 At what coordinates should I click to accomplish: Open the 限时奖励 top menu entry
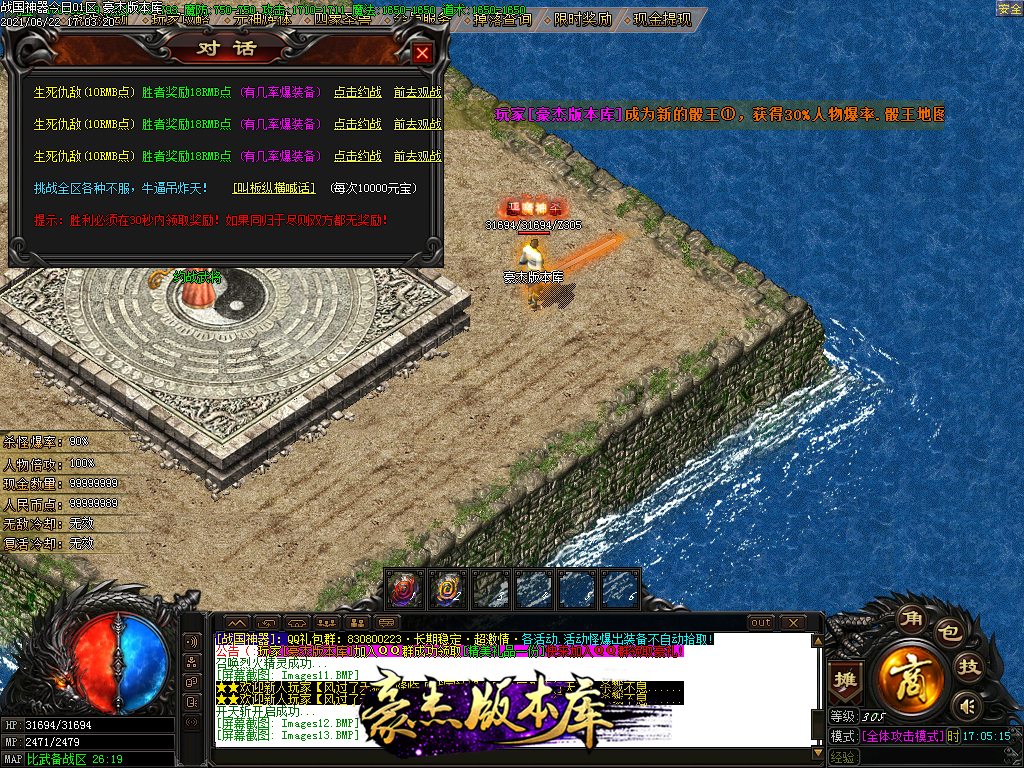(x=582, y=19)
